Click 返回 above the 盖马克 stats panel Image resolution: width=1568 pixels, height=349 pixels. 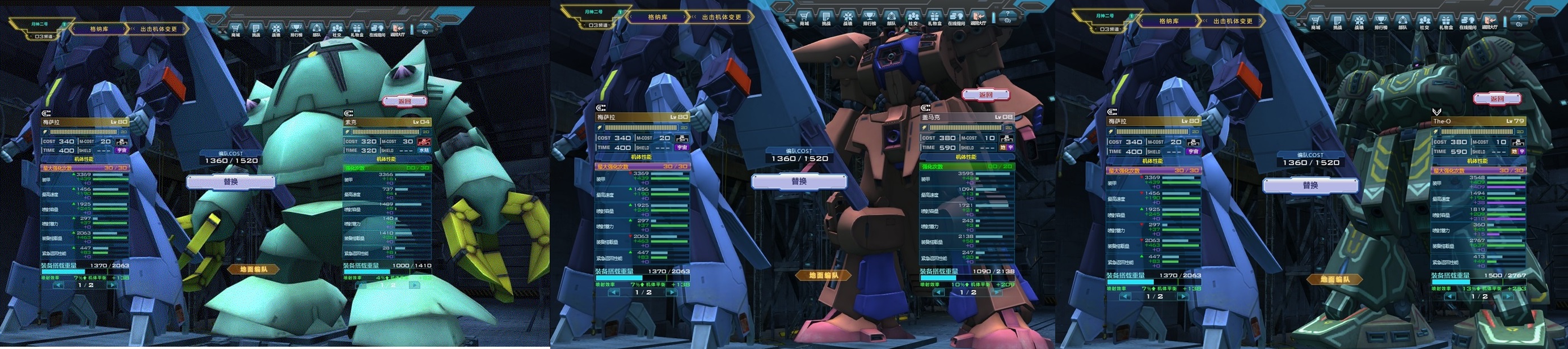pos(985,95)
